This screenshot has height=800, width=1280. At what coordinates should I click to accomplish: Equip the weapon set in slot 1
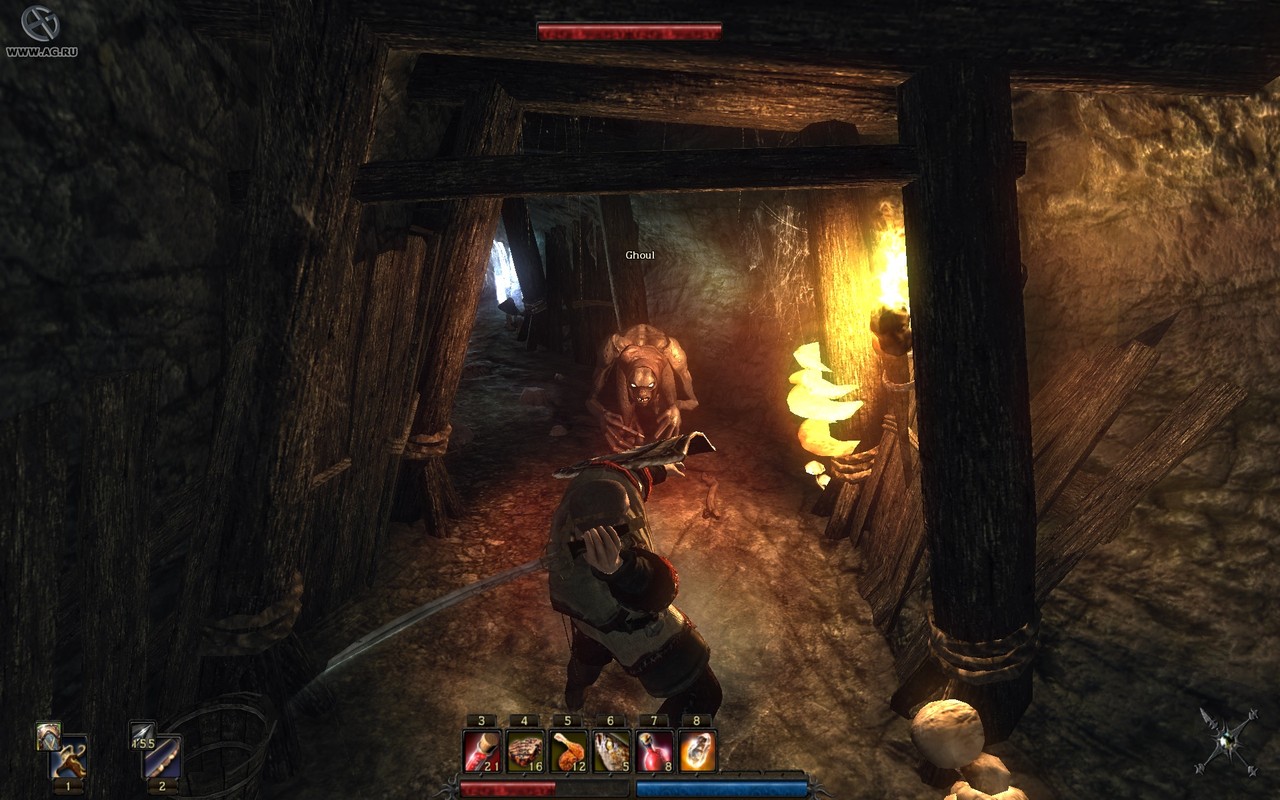tap(70, 756)
